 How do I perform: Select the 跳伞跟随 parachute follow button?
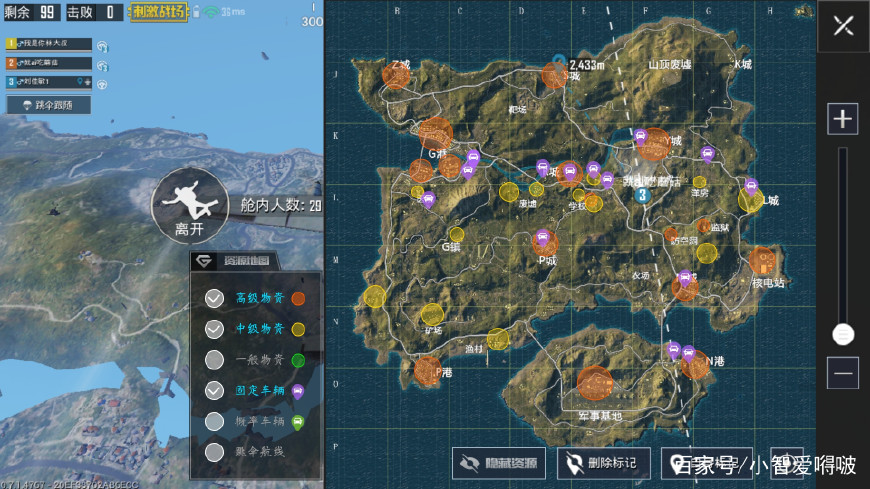[49, 104]
